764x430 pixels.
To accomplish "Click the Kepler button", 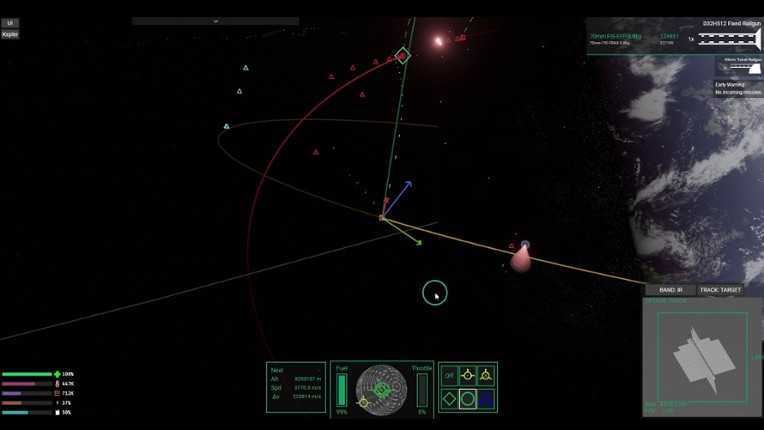I will coord(10,34).
